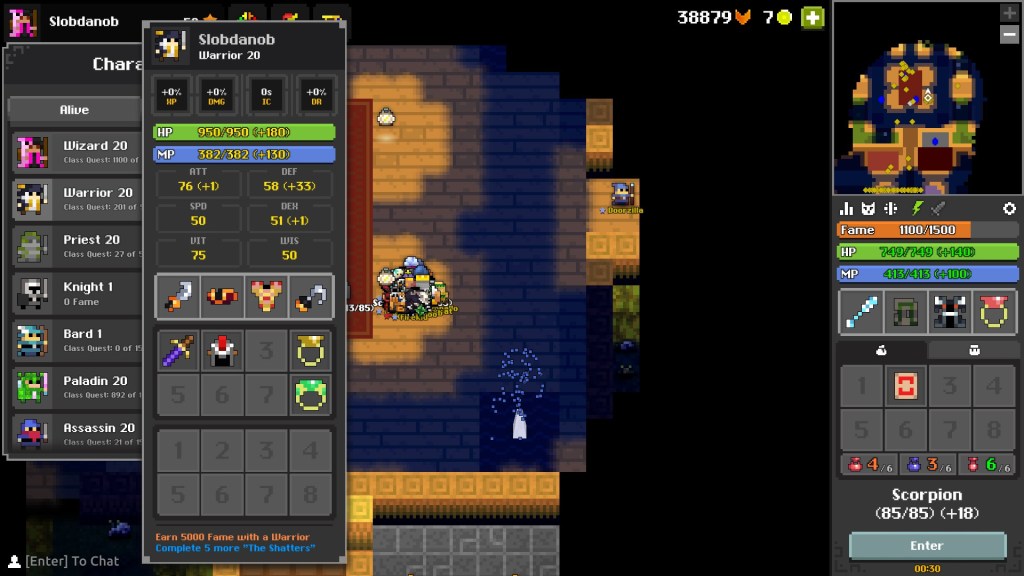
Task: Enter the Scorpion portal with Enter button
Action: [x=927, y=546]
